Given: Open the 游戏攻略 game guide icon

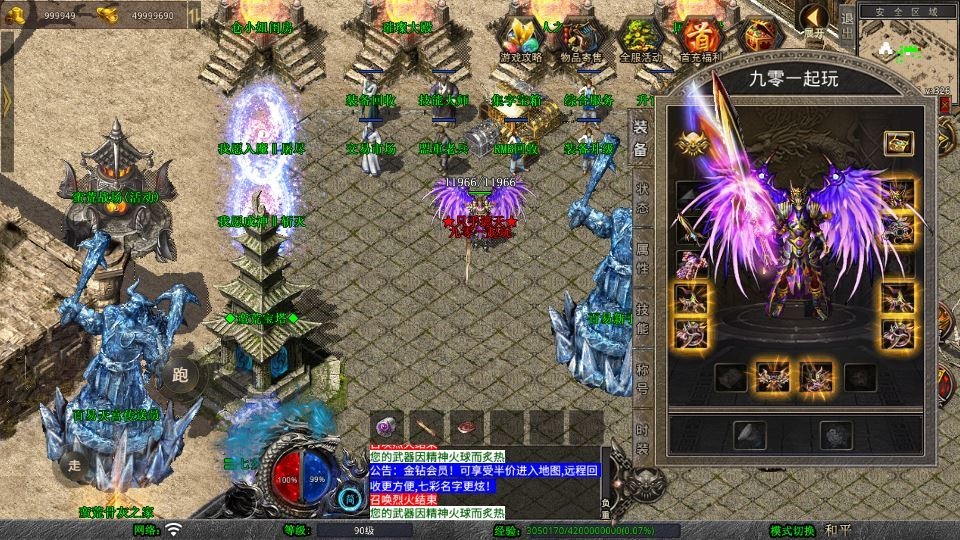Looking at the screenshot, I should [520, 40].
